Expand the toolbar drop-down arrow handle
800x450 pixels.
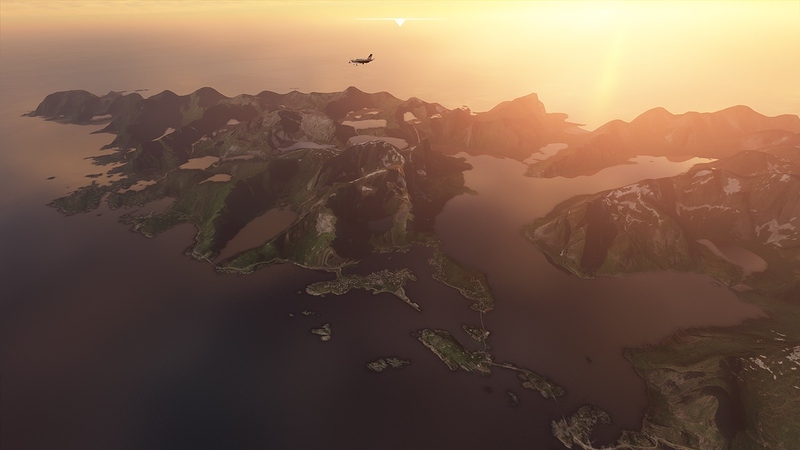pos(400,21)
